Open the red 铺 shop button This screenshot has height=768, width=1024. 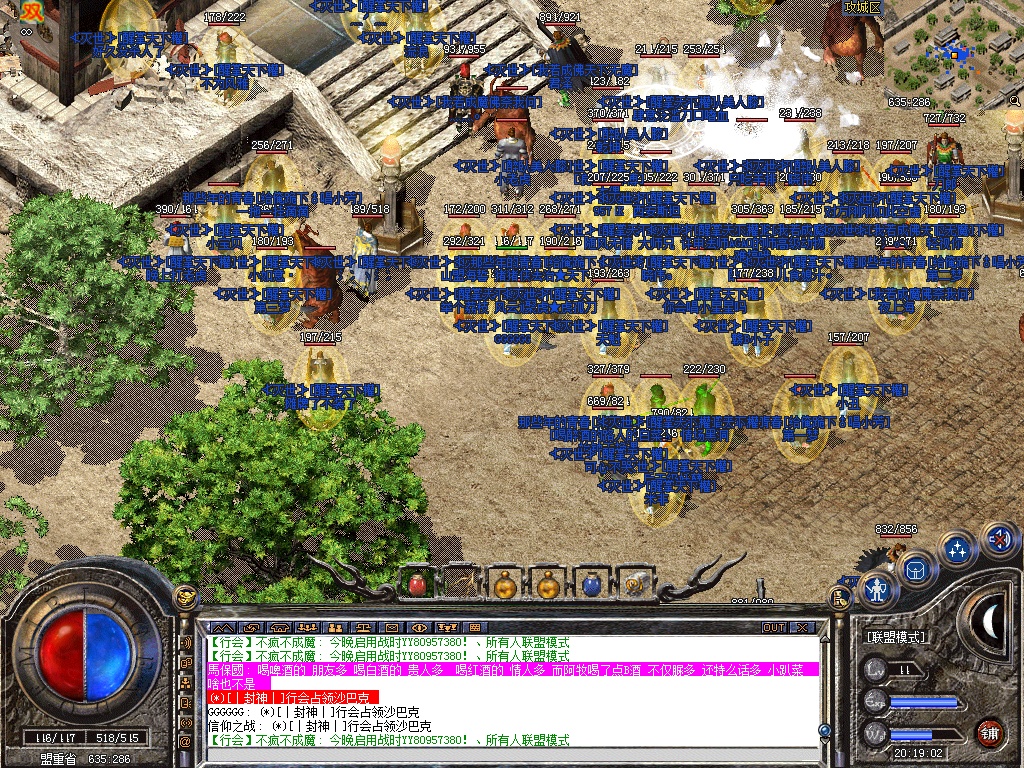point(990,731)
